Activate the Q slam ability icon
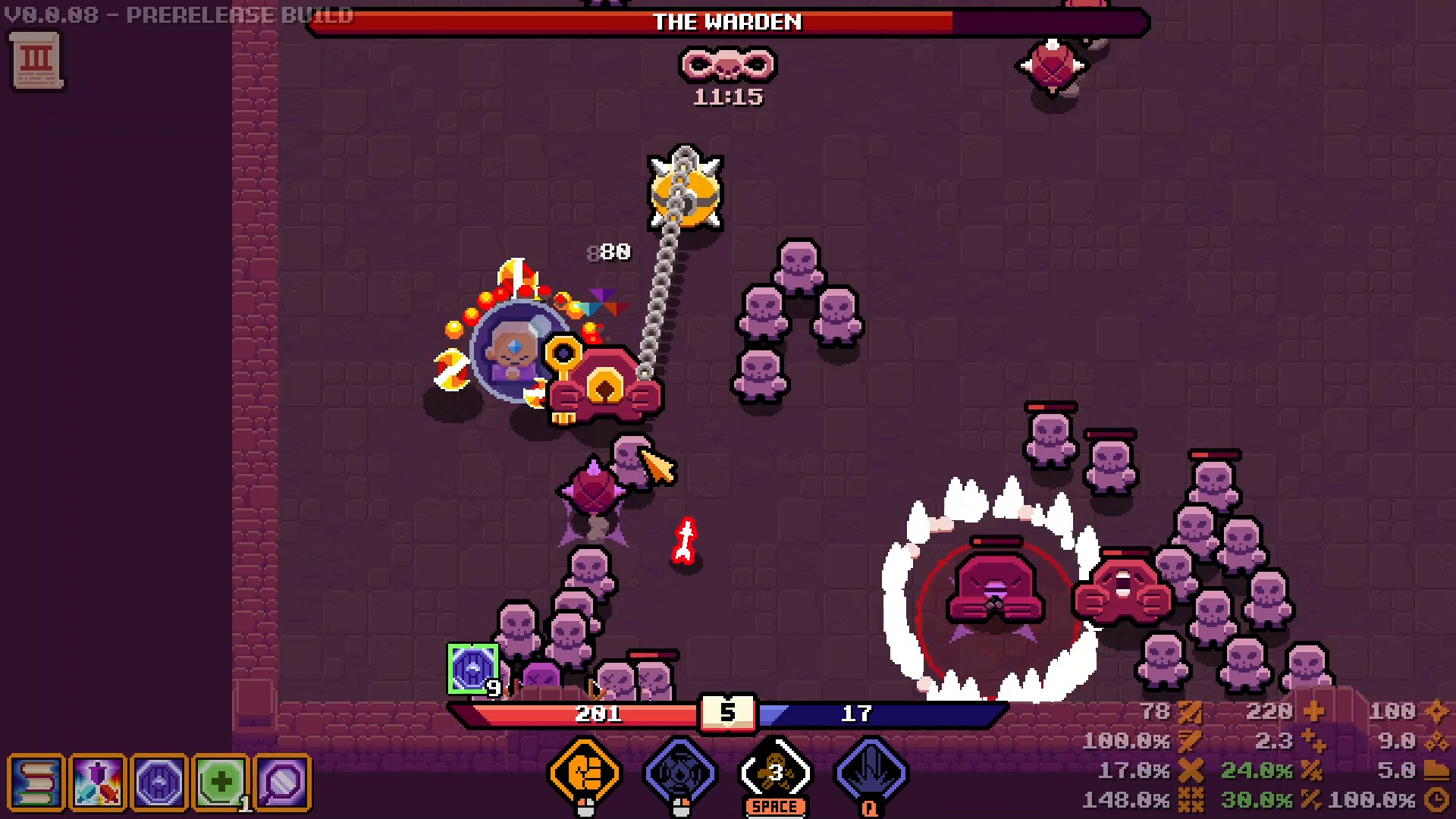 click(869, 773)
